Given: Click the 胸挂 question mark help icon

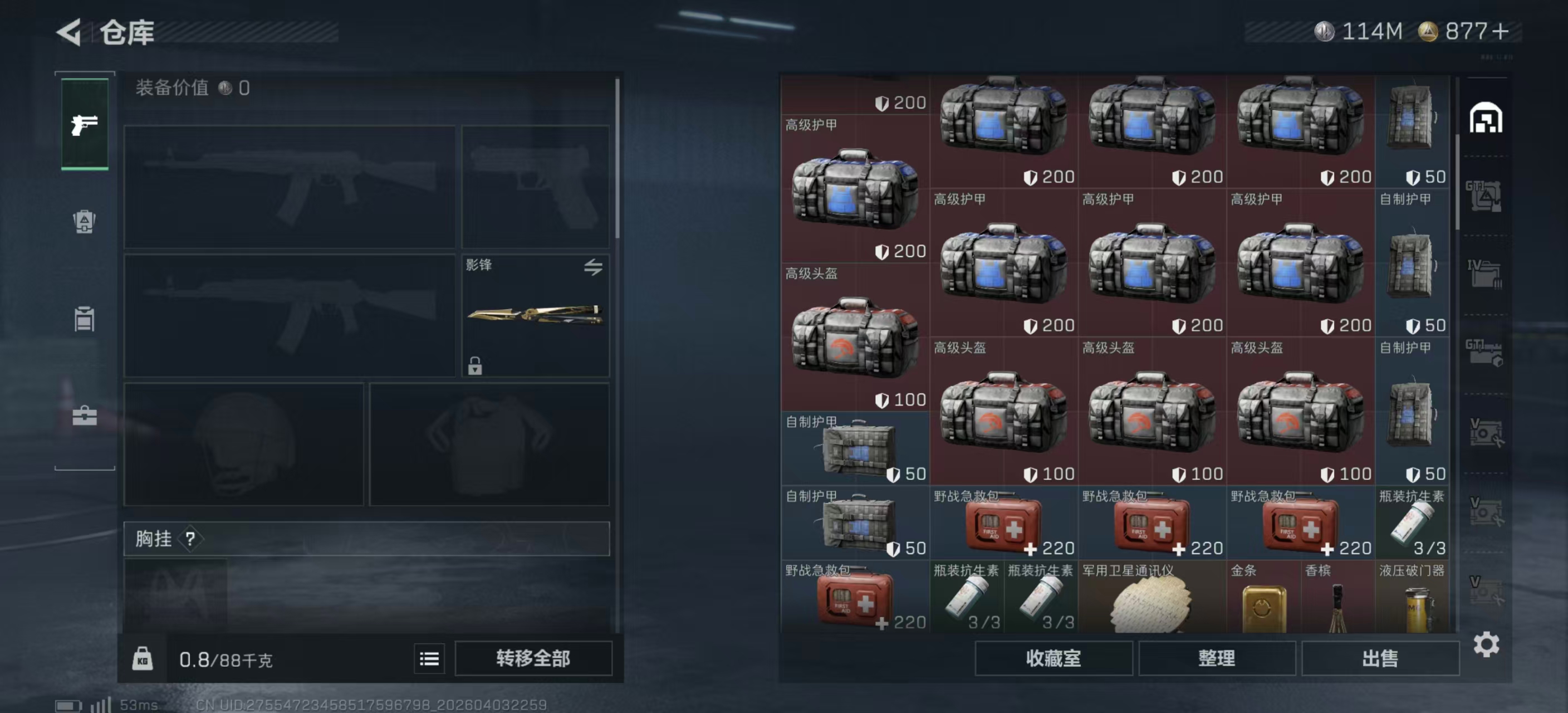Looking at the screenshot, I should pos(190,539).
